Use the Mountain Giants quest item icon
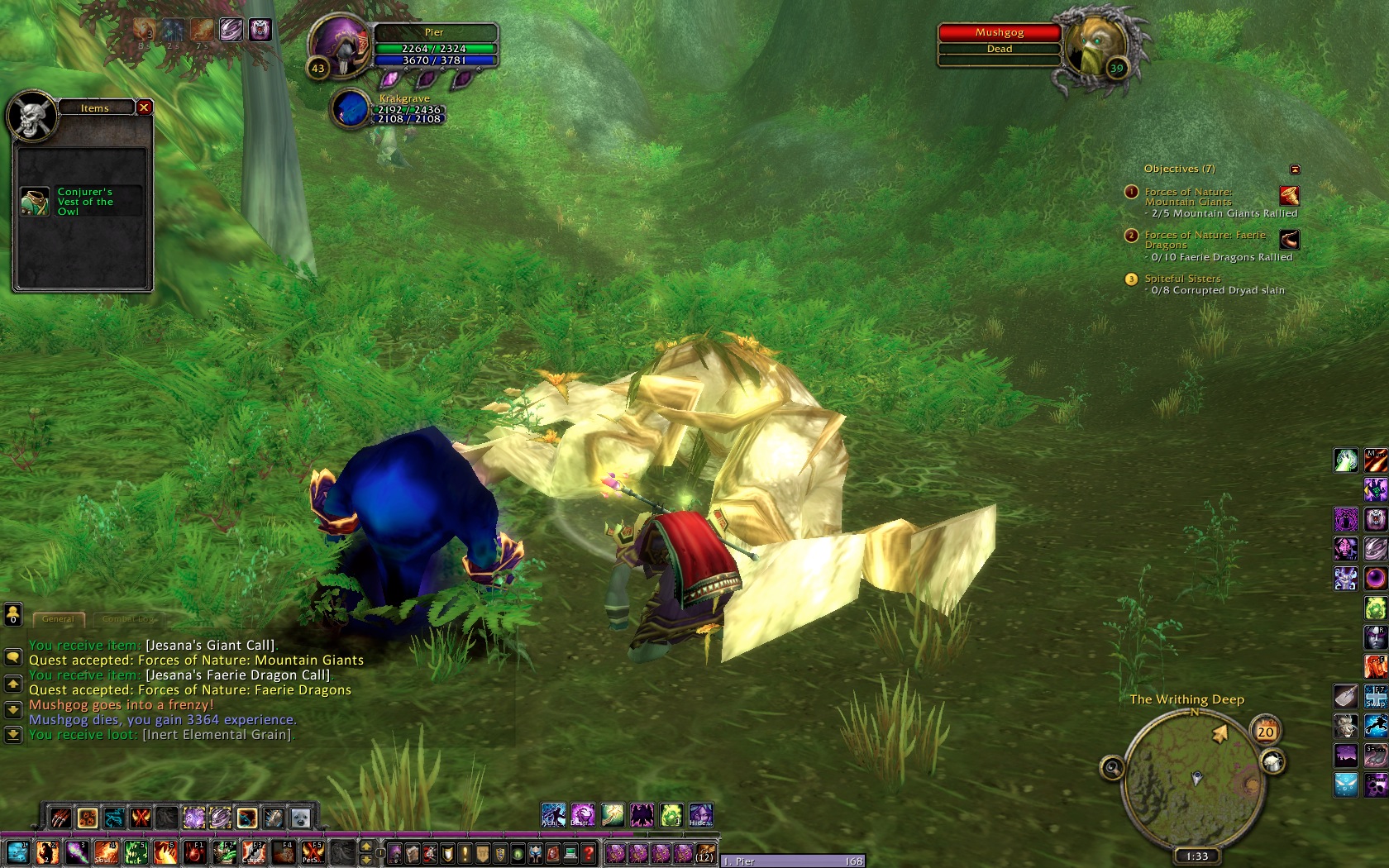The height and width of the screenshot is (868, 1389). coord(1289,196)
